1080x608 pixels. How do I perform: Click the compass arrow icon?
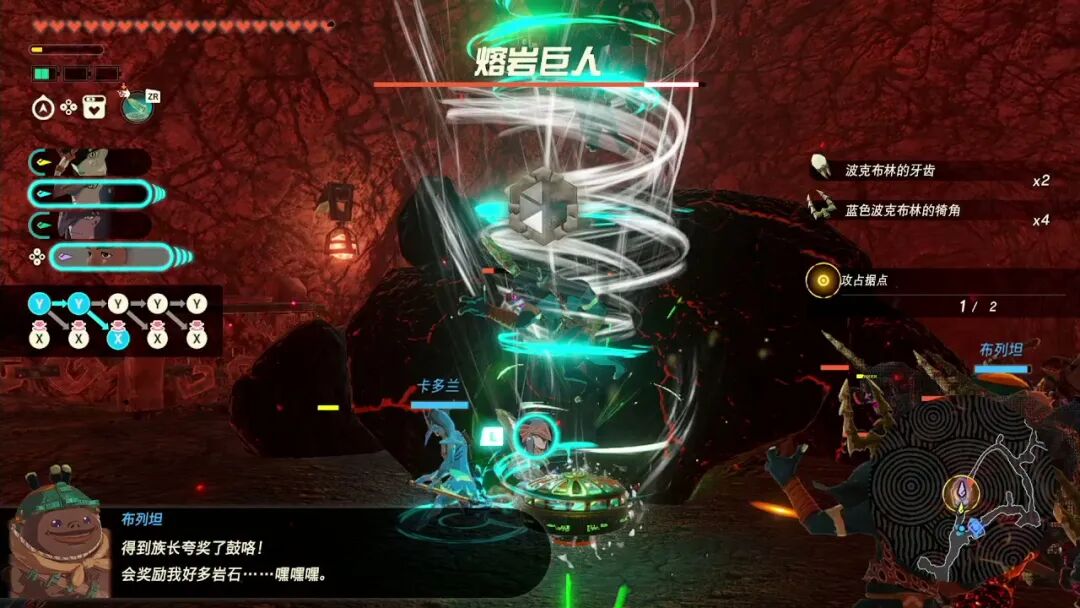point(43,108)
